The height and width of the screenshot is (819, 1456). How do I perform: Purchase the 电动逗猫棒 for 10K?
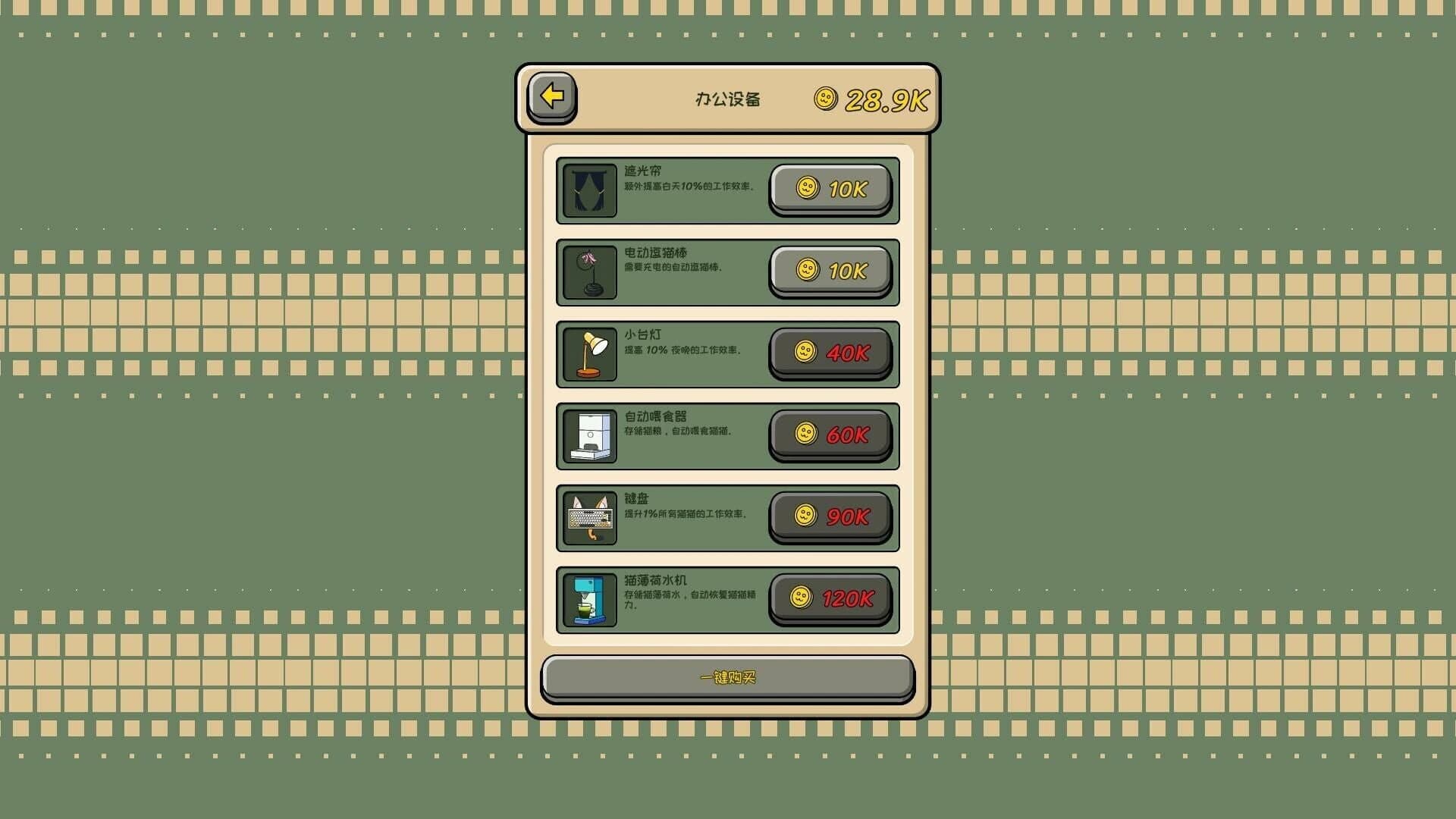pyautogui.click(x=830, y=271)
